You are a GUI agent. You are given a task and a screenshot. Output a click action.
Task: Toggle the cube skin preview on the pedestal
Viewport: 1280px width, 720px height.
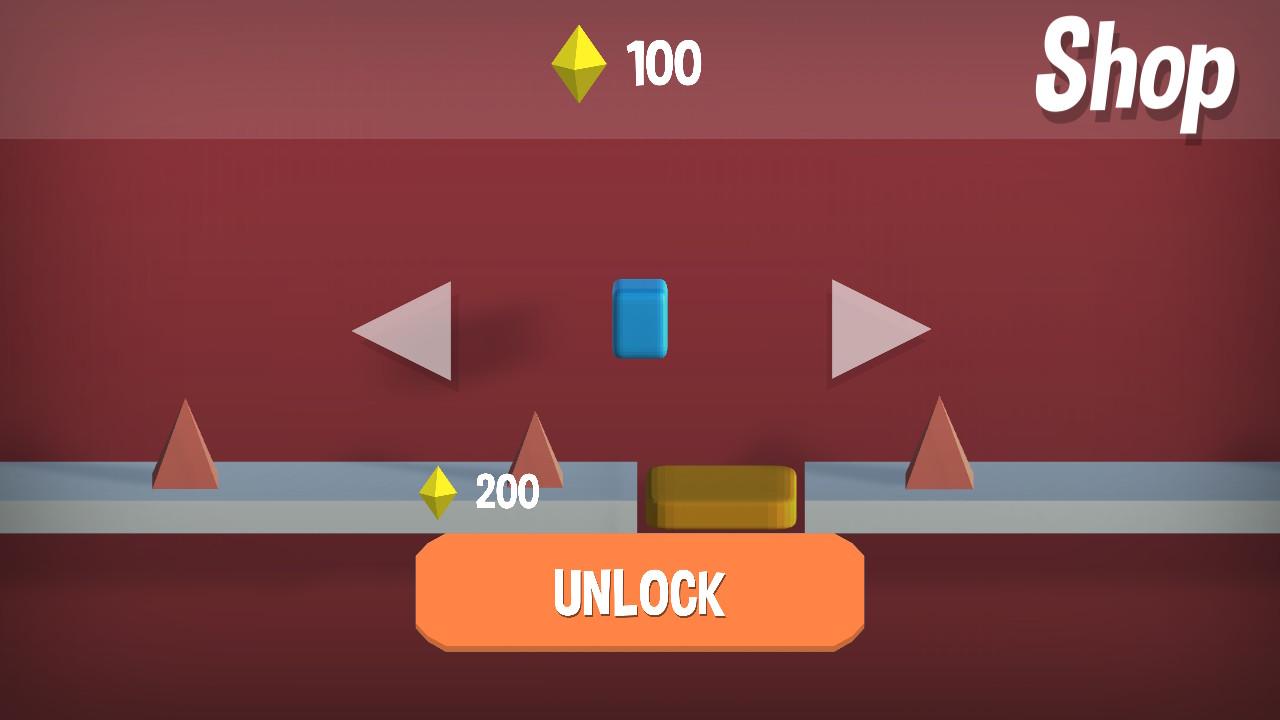(641, 318)
